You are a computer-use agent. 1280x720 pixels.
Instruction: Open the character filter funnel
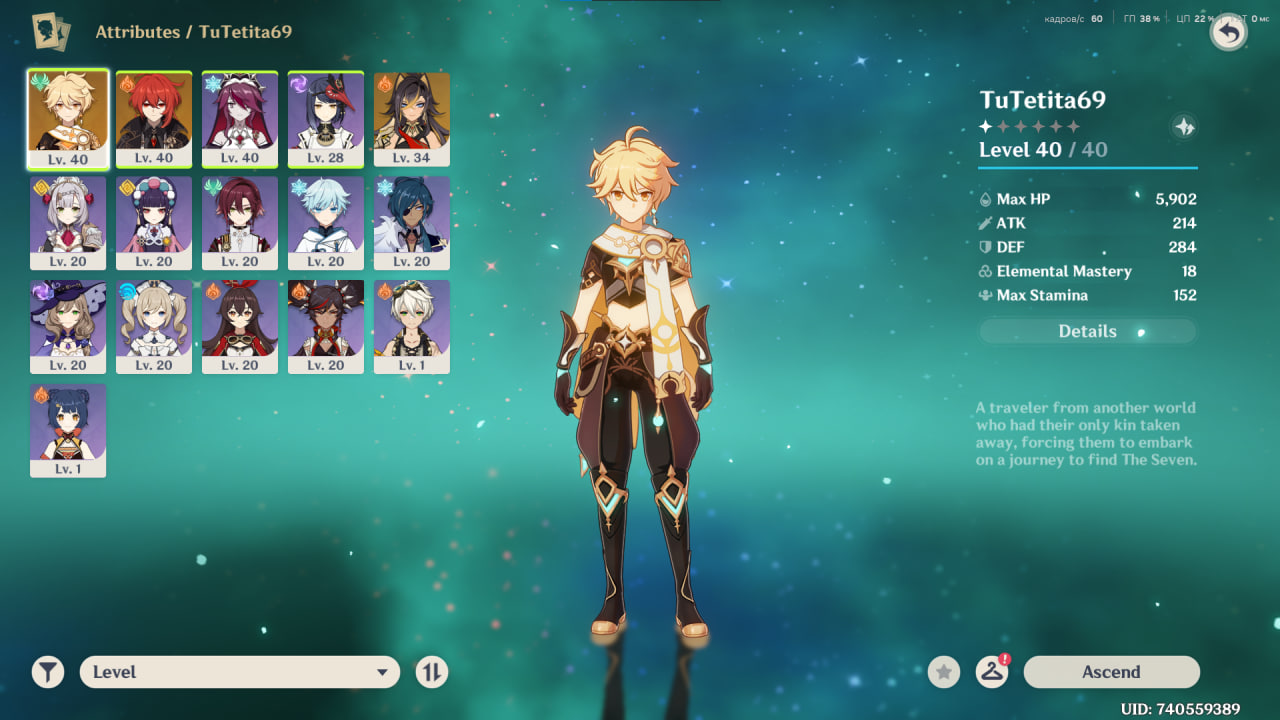48,672
